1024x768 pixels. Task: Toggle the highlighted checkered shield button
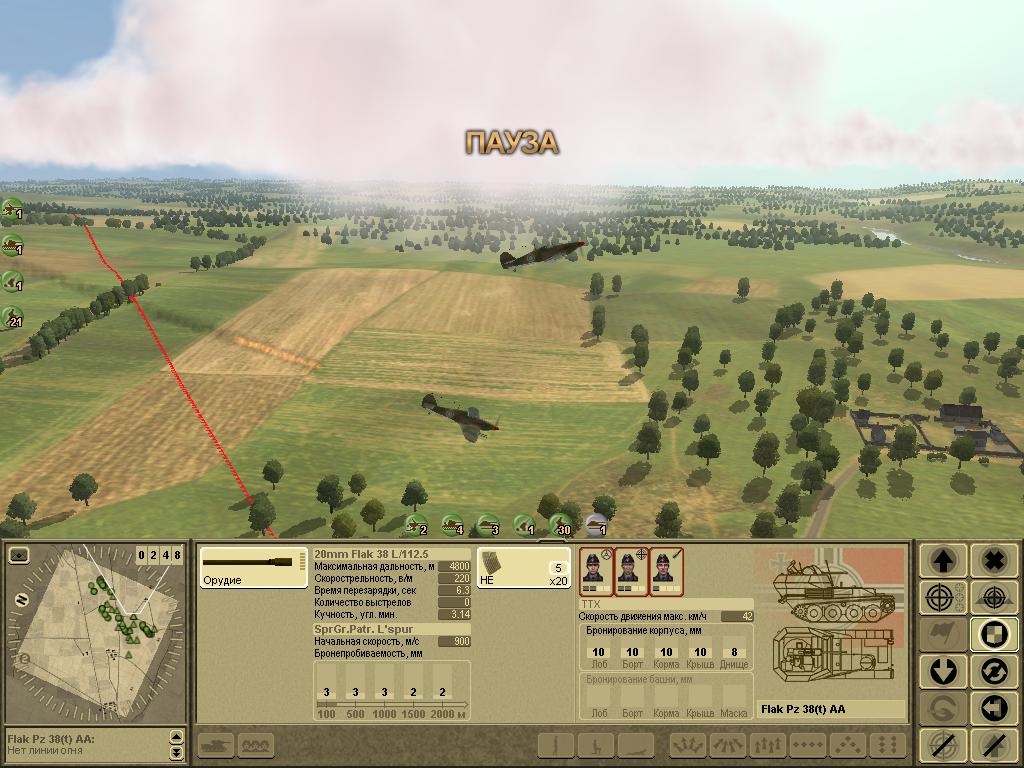click(993, 633)
